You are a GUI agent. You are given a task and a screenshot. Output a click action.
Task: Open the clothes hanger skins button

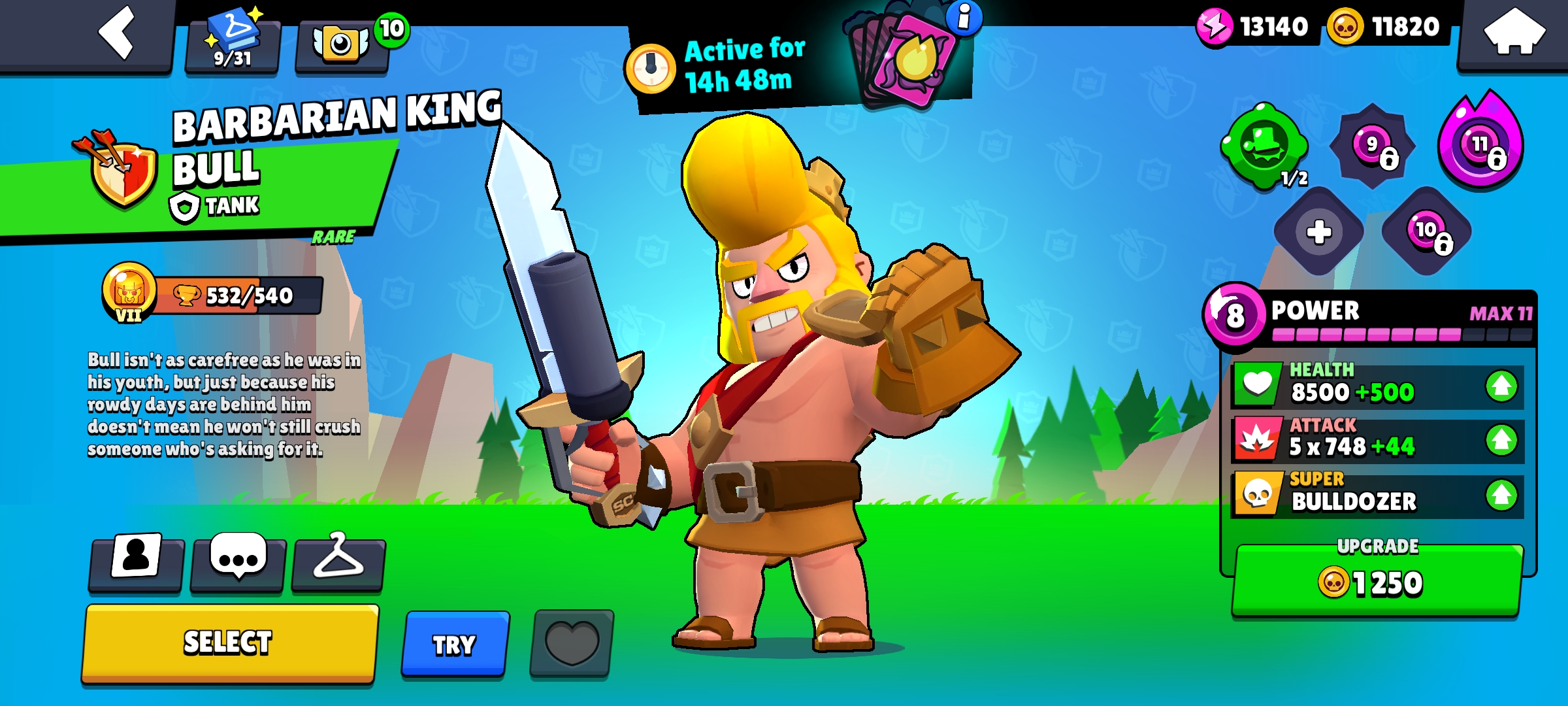point(338,560)
